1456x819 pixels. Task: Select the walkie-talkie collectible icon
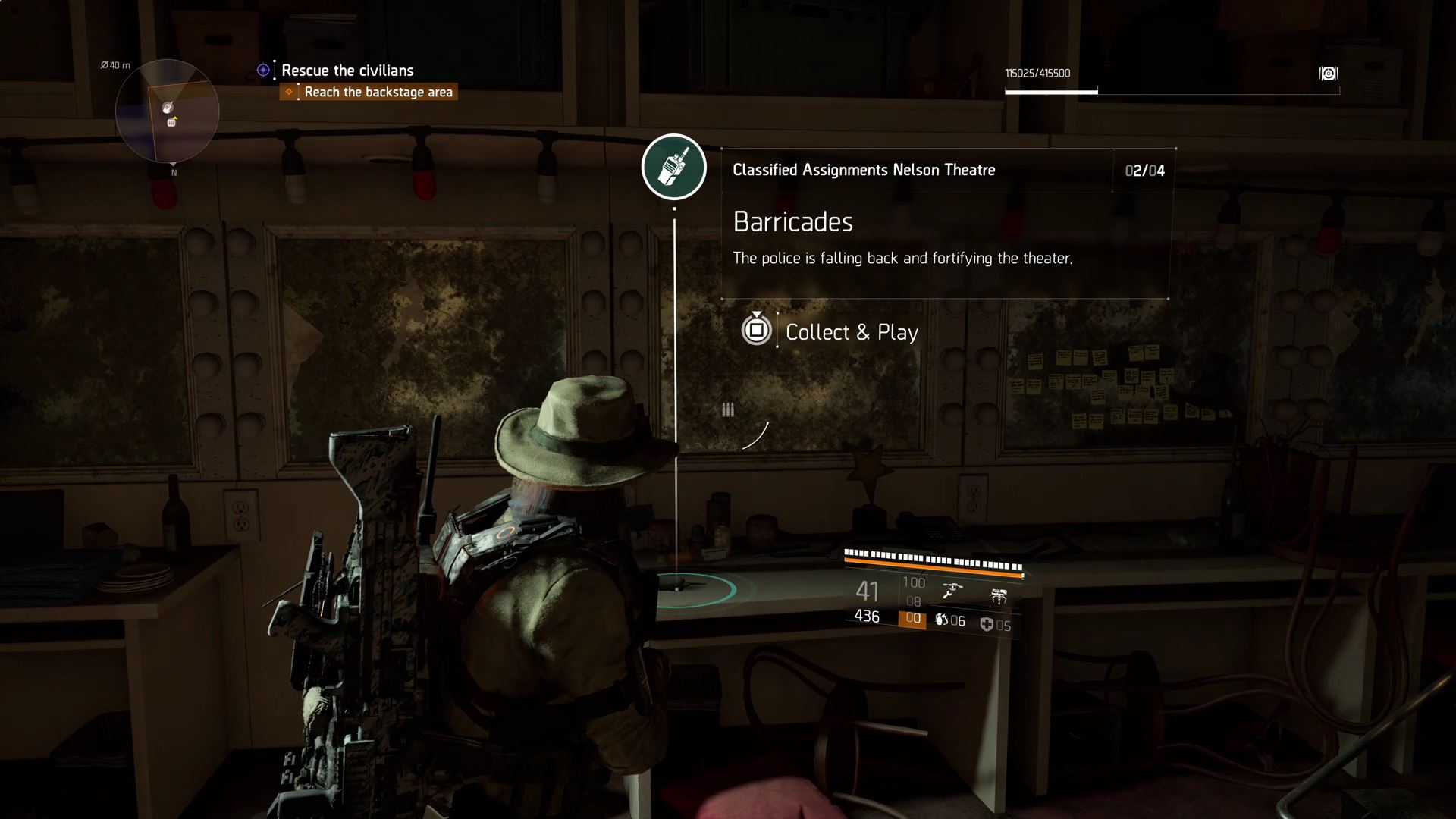[673, 167]
